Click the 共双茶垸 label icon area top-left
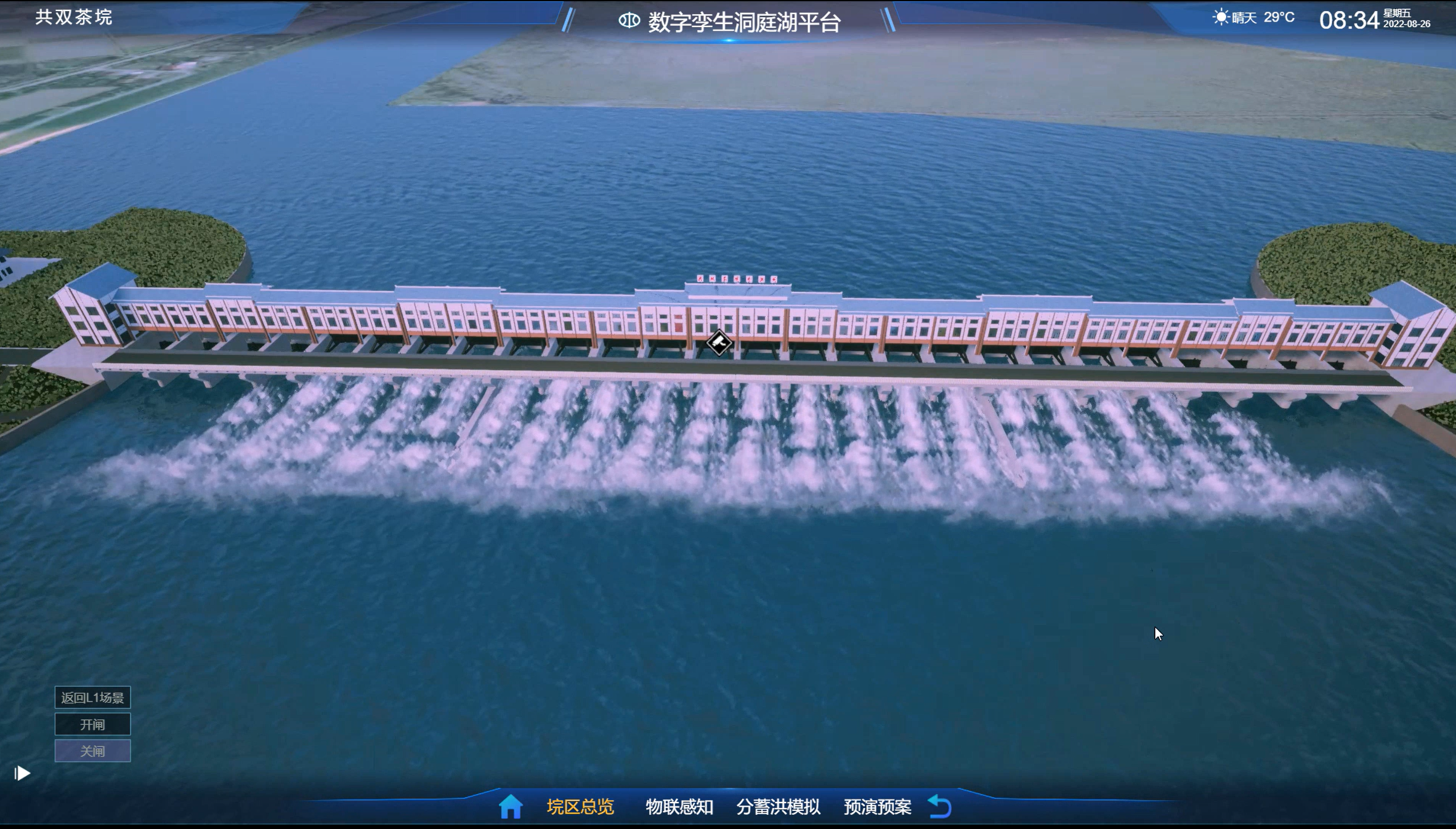 click(x=75, y=15)
